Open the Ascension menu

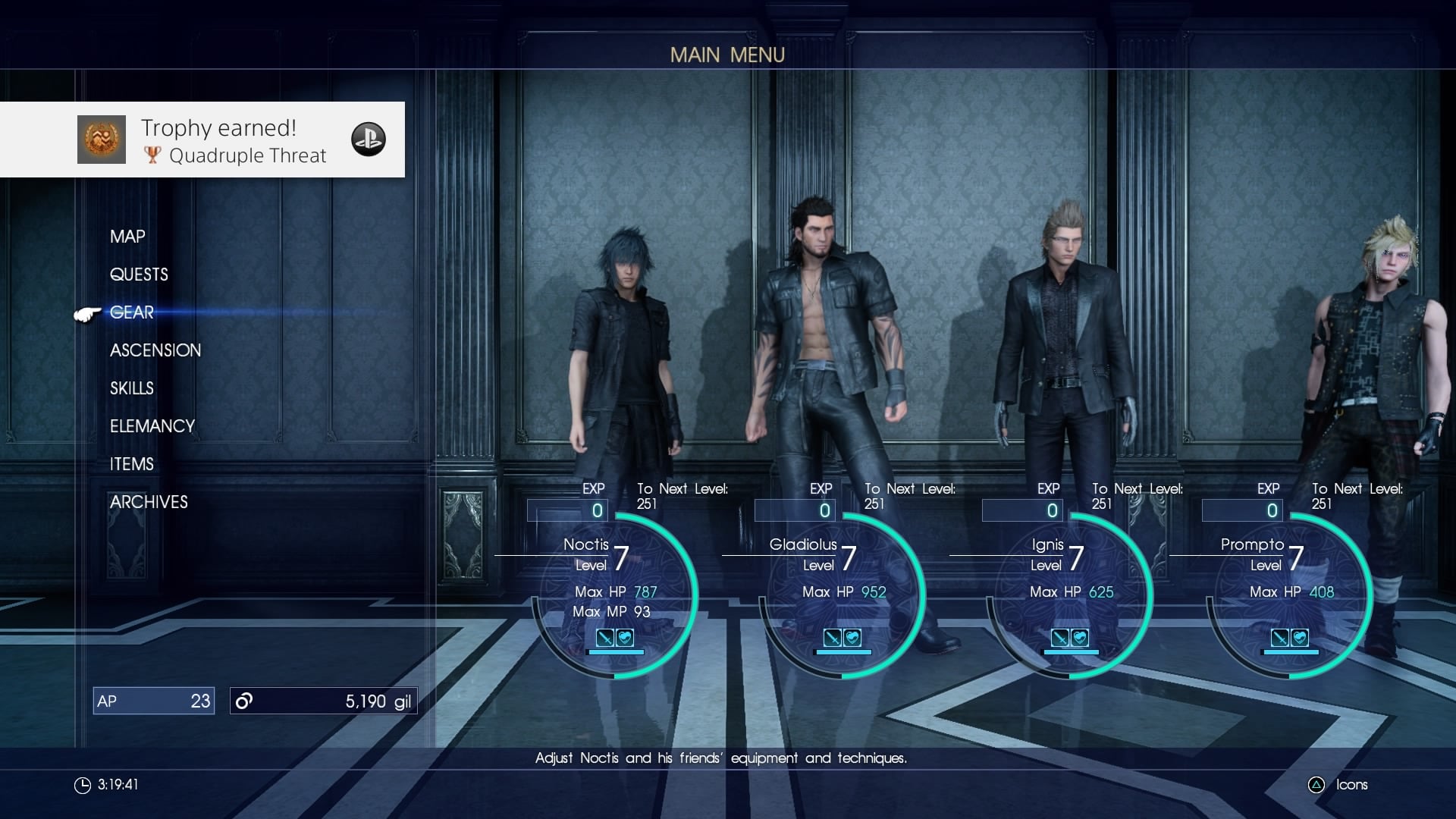(x=155, y=350)
